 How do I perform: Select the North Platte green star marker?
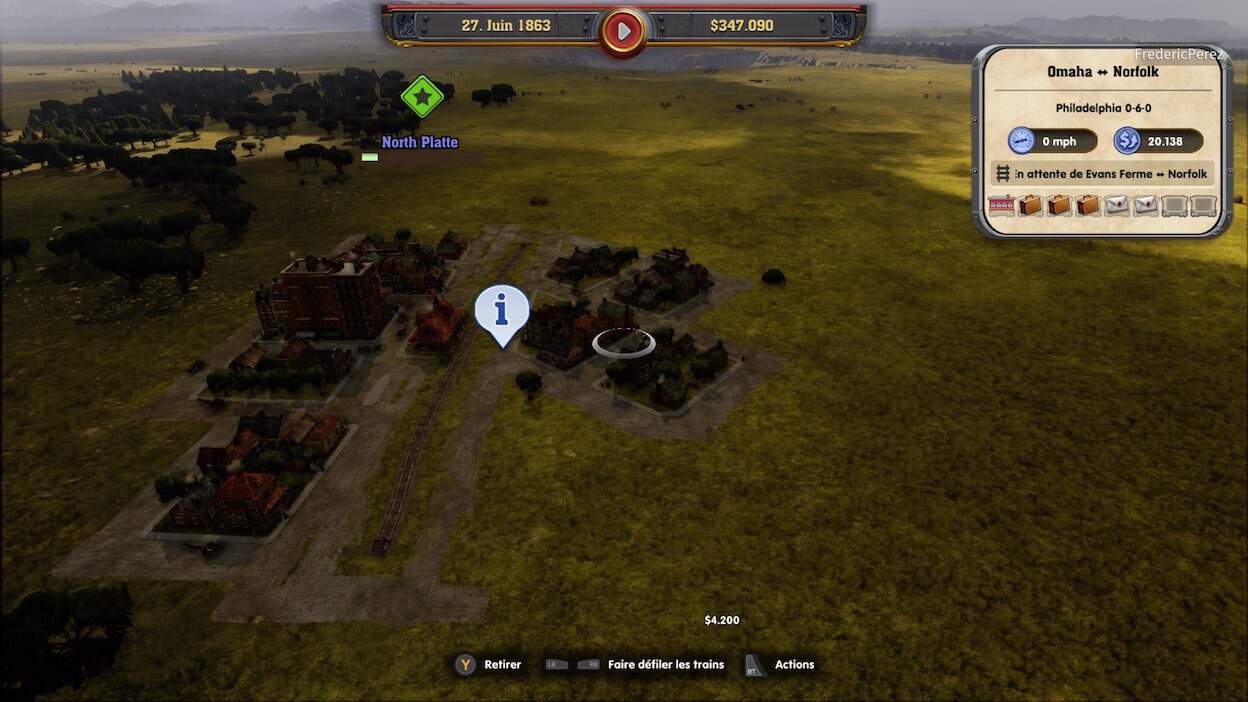[x=422, y=97]
